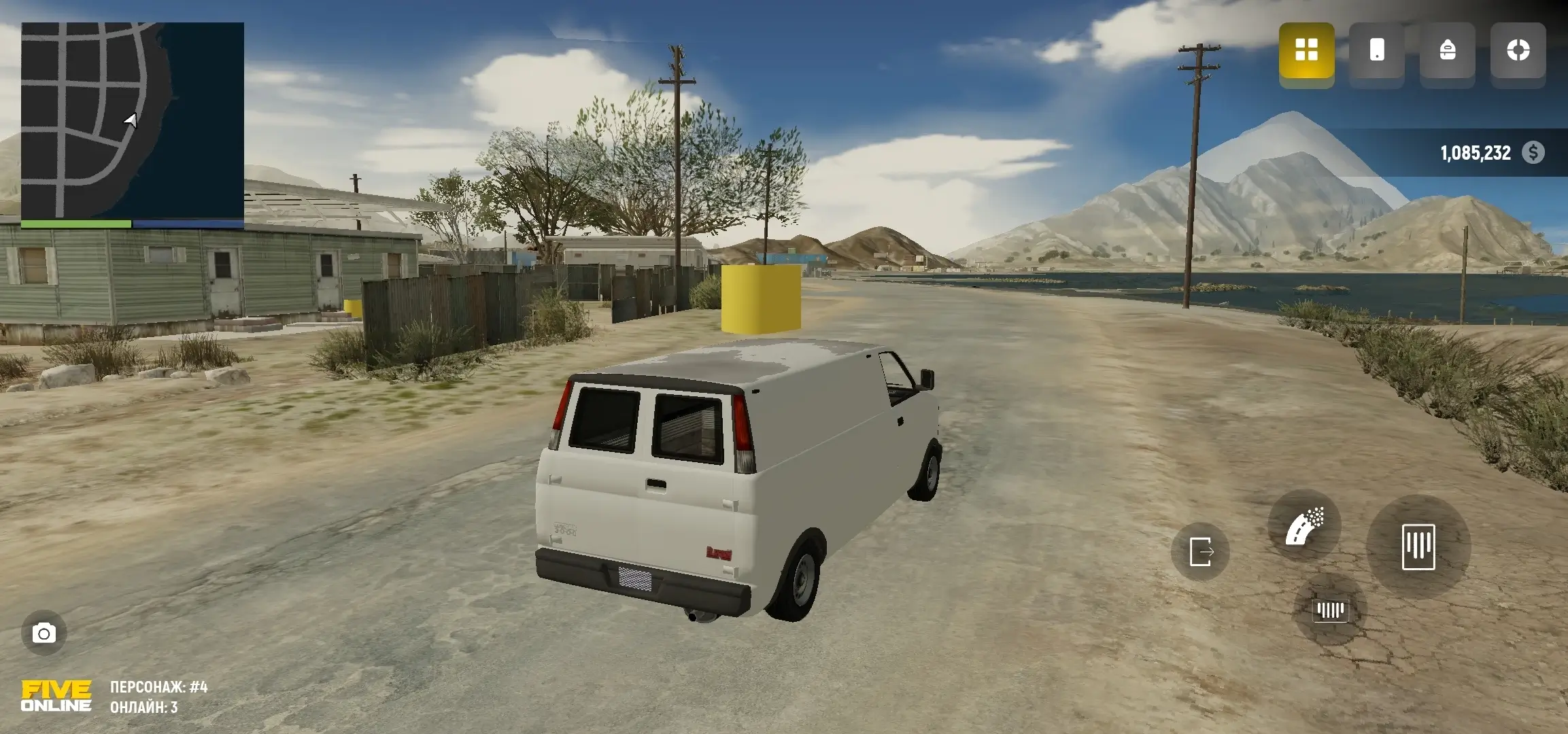The image size is (1568, 734).
Task: Open the minimap
Action: [133, 121]
